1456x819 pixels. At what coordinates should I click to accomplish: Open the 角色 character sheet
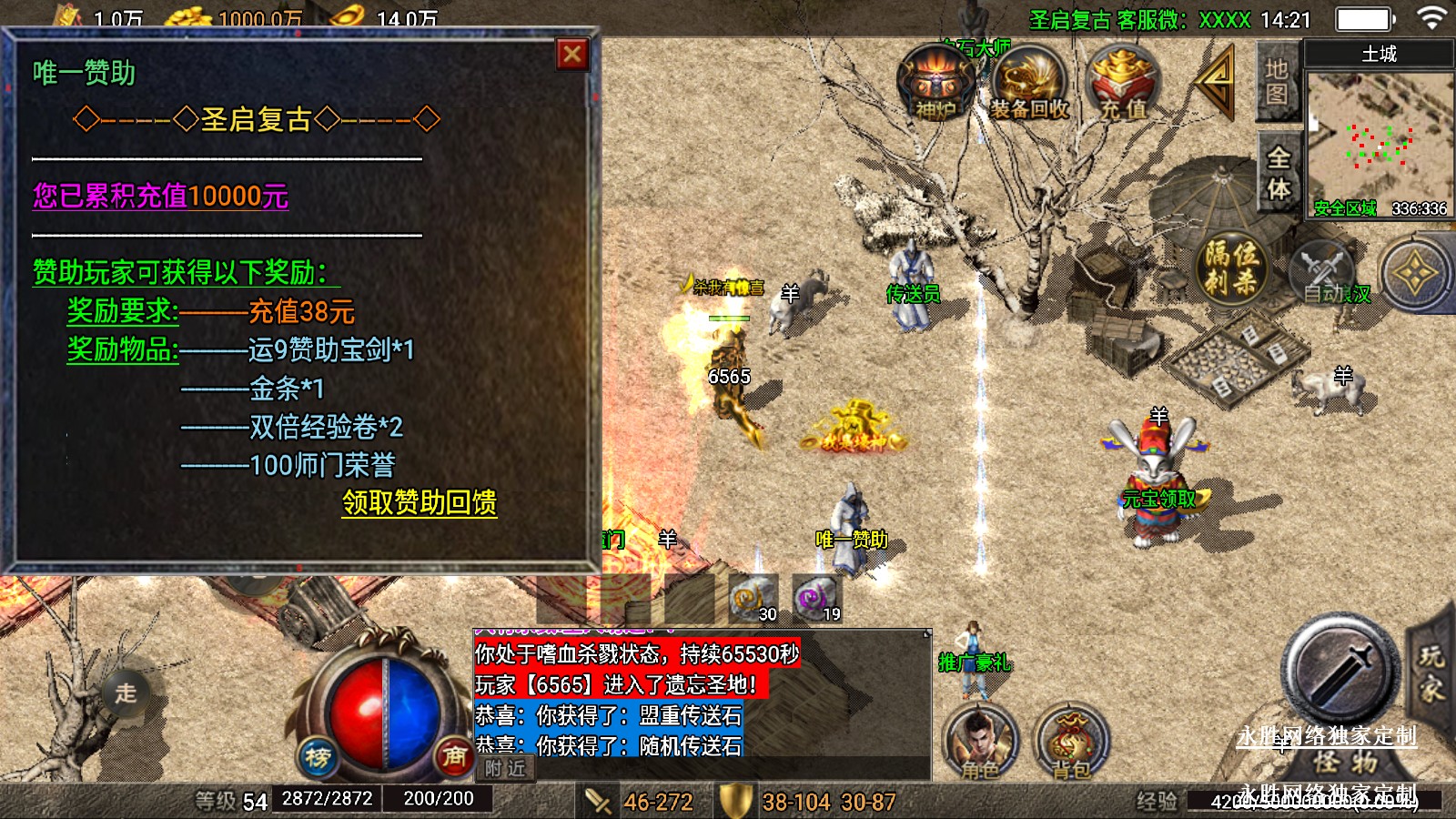click(x=980, y=742)
